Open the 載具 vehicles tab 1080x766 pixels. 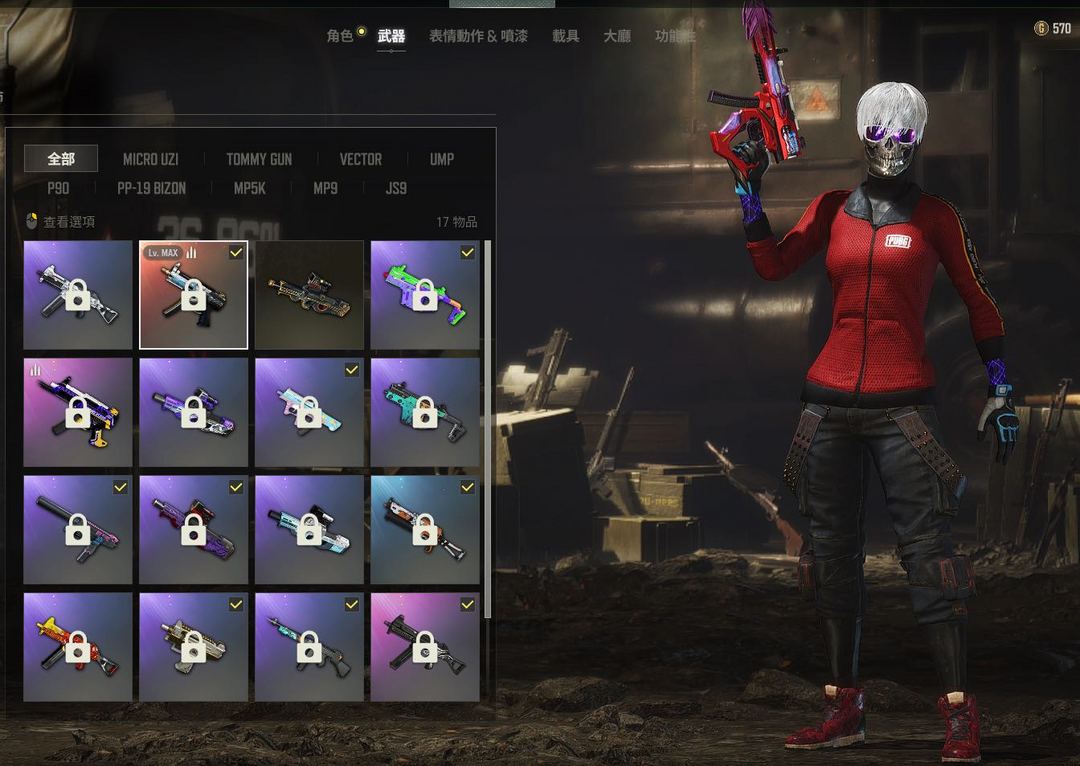[x=565, y=36]
